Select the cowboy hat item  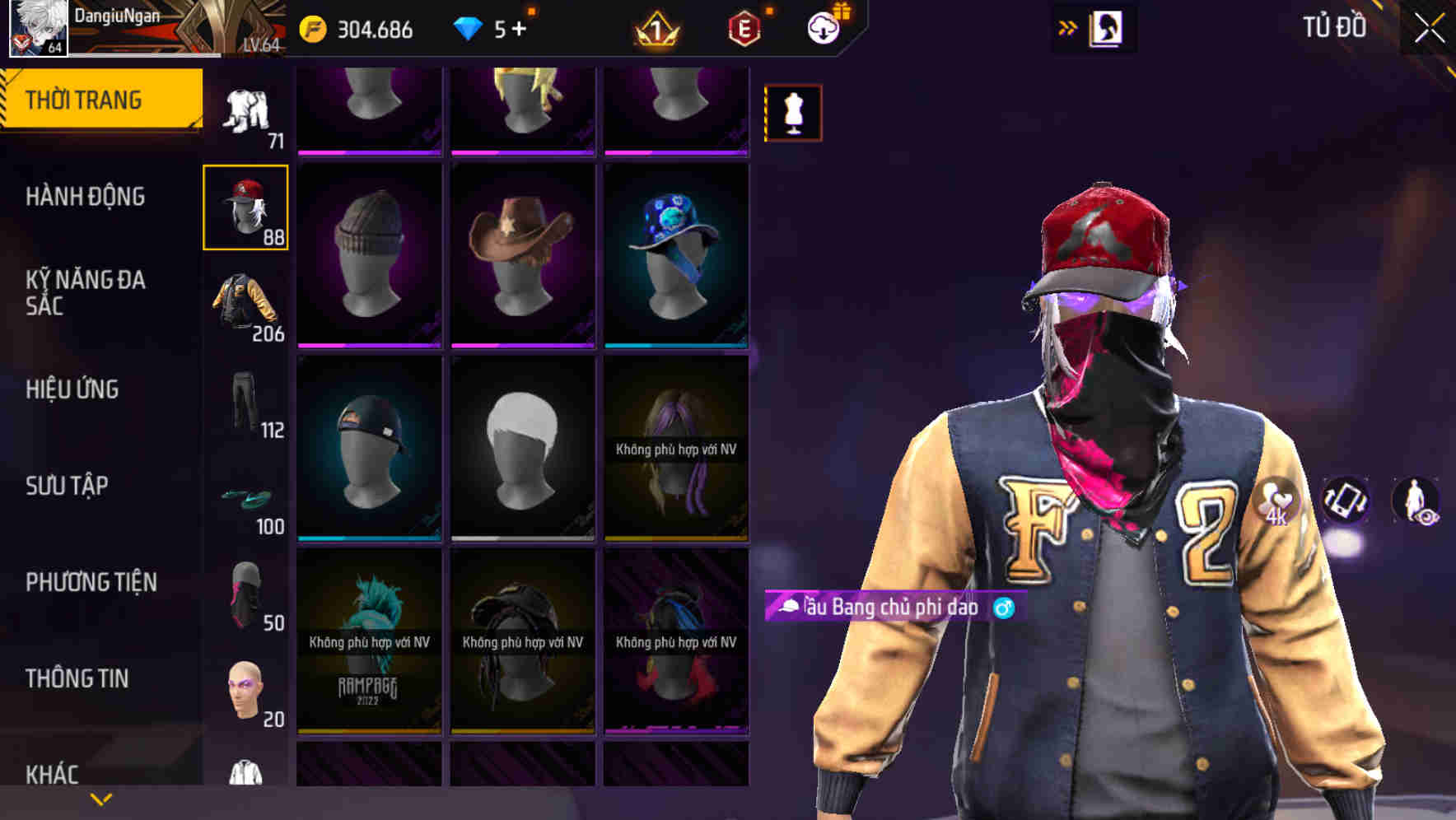[x=522, y=251]
